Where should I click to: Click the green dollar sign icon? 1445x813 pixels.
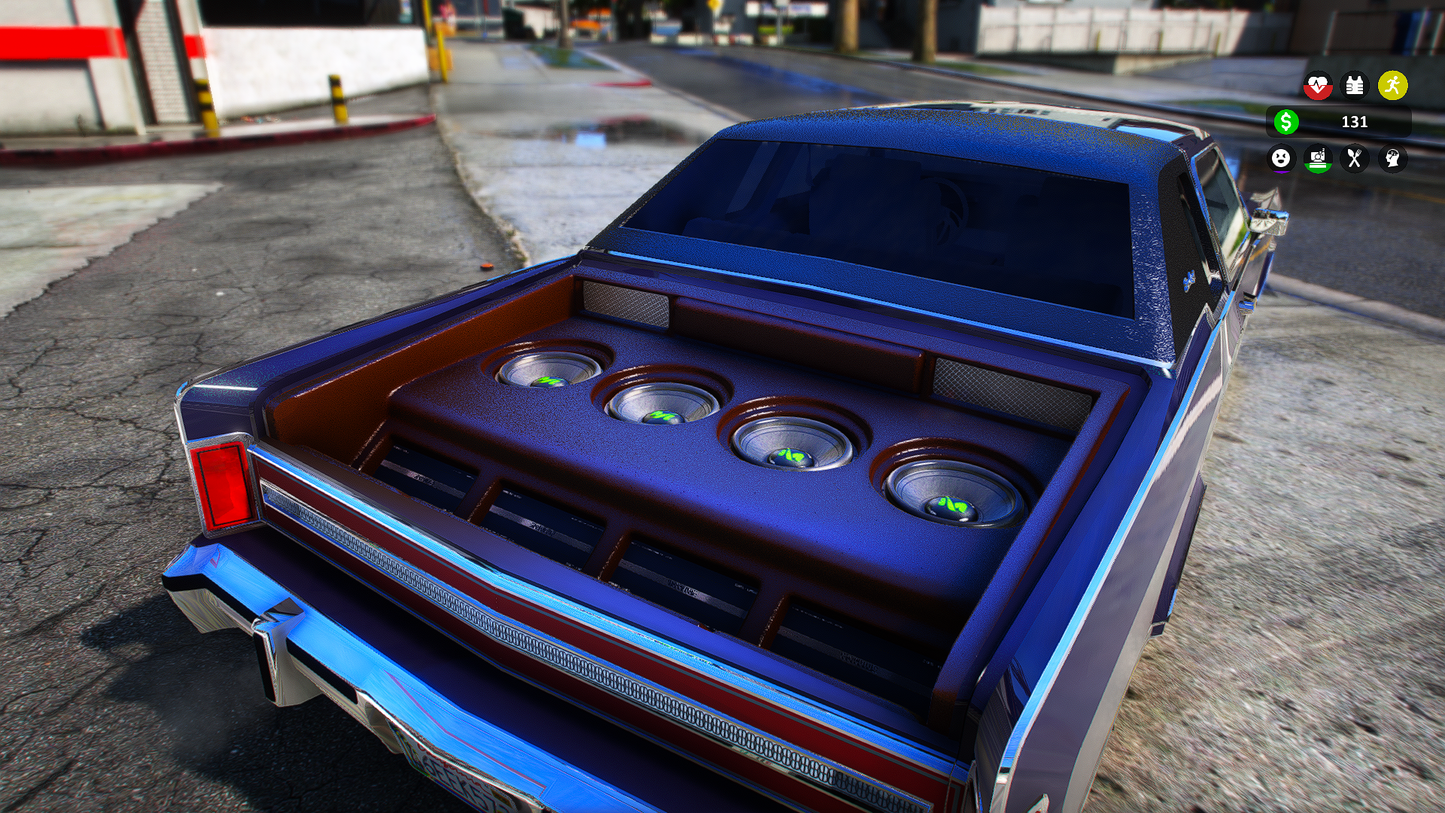click(1287, 122)
